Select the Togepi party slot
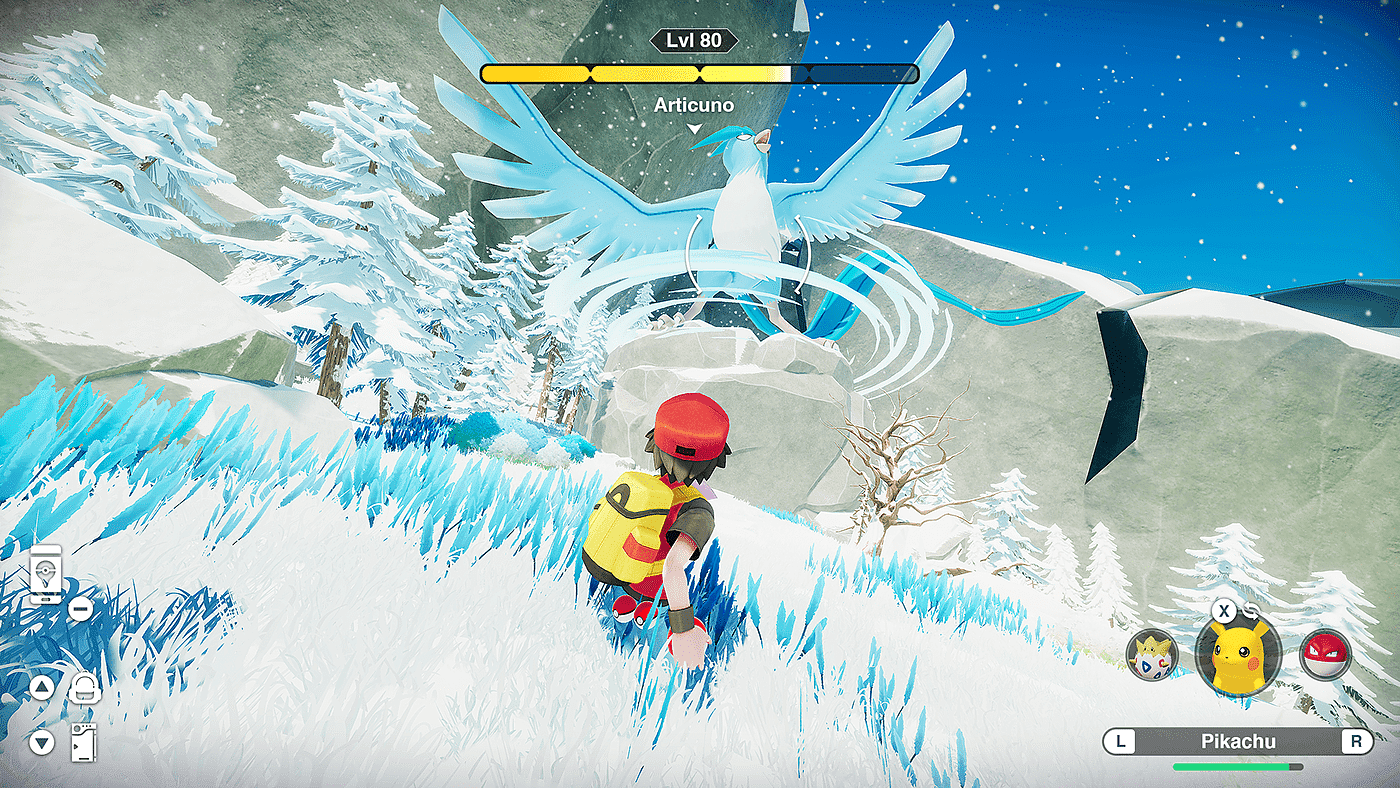The width and height of the screenshot is (1400, 788). click(x=1146, y=656)
